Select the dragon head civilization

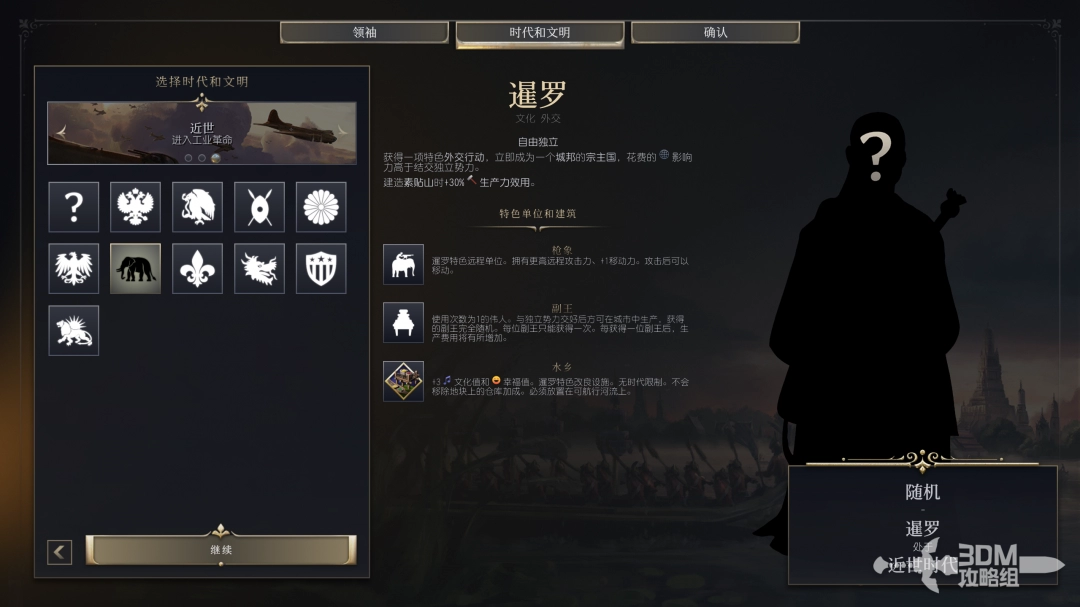click(259, 269)
